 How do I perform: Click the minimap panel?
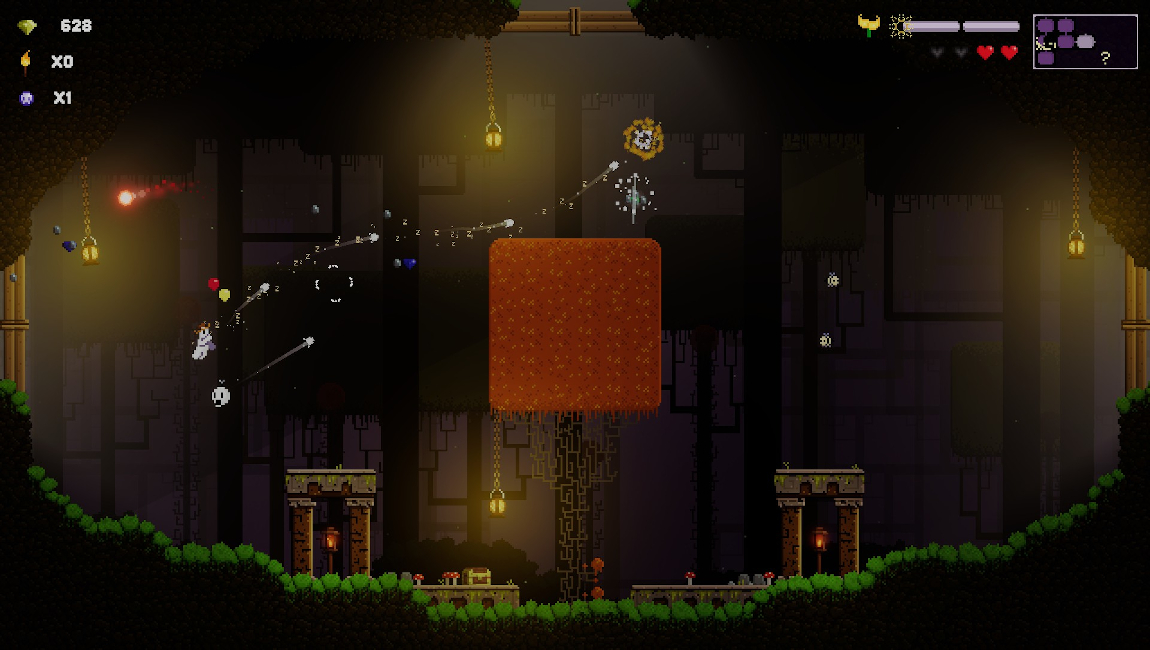tap(1085, 41)
